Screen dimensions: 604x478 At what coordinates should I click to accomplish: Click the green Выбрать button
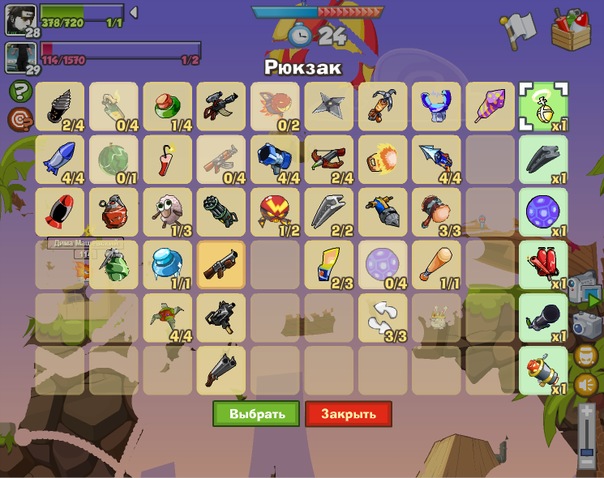tap(256, 414)
